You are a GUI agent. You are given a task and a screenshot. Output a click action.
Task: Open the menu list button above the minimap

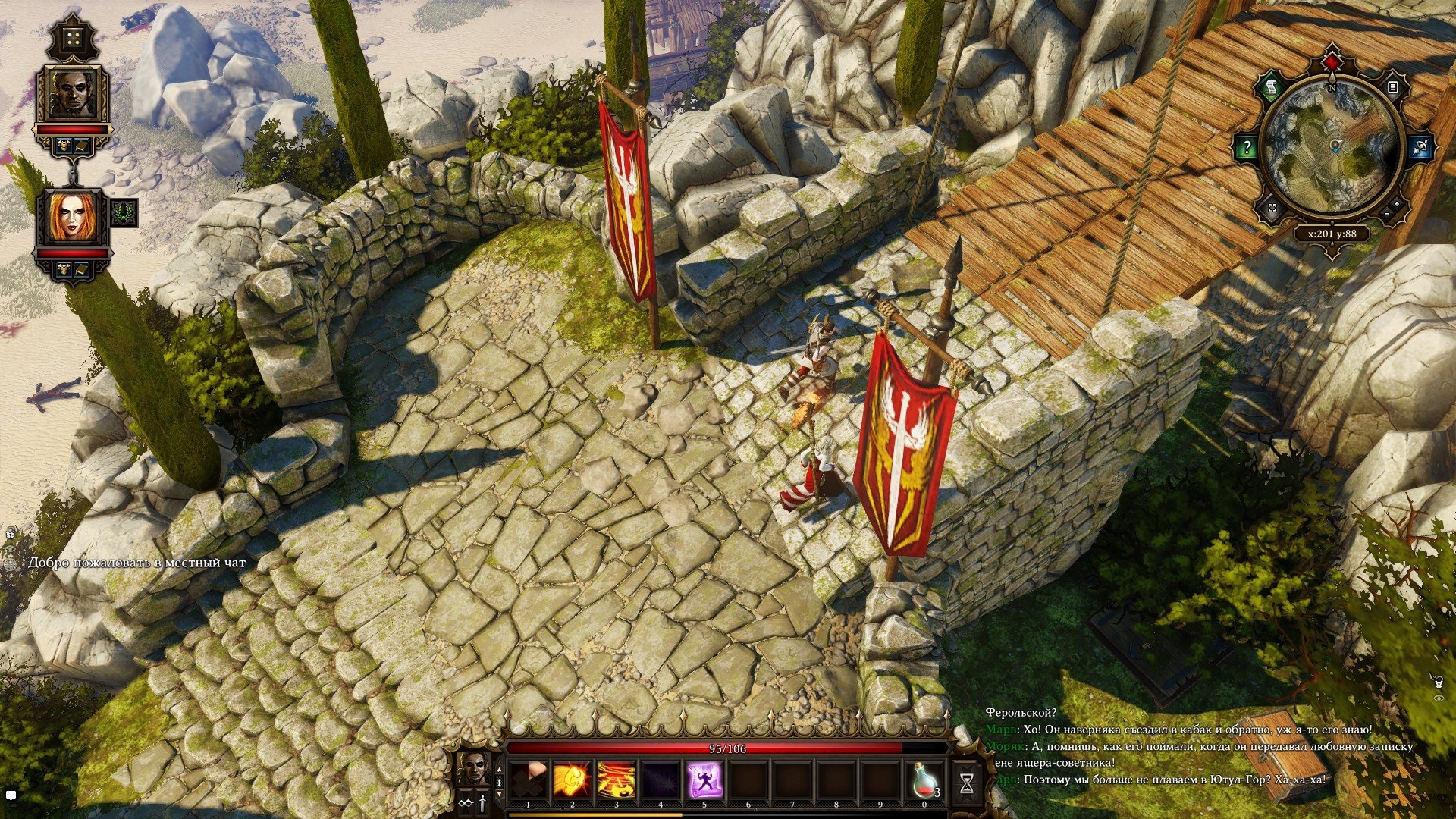[x=1392, y=88]
